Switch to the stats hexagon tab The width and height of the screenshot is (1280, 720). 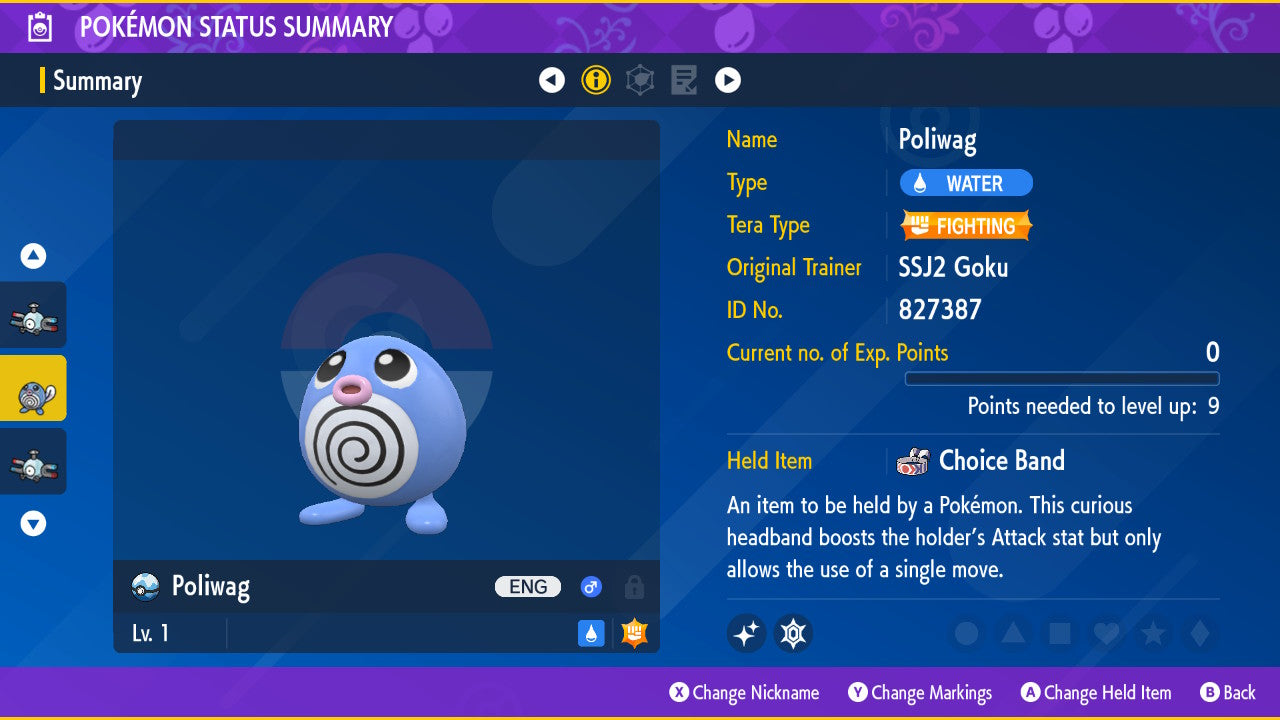[640, 80]
